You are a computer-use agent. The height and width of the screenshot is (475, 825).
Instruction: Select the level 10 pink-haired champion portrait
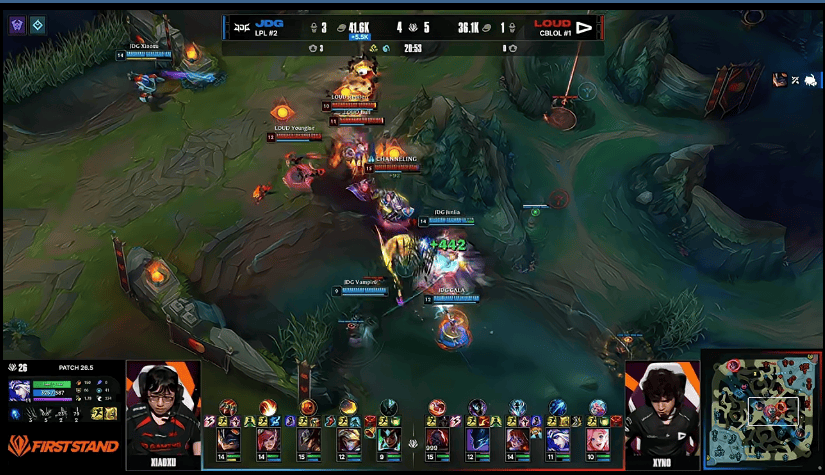(x=598, y=439)
